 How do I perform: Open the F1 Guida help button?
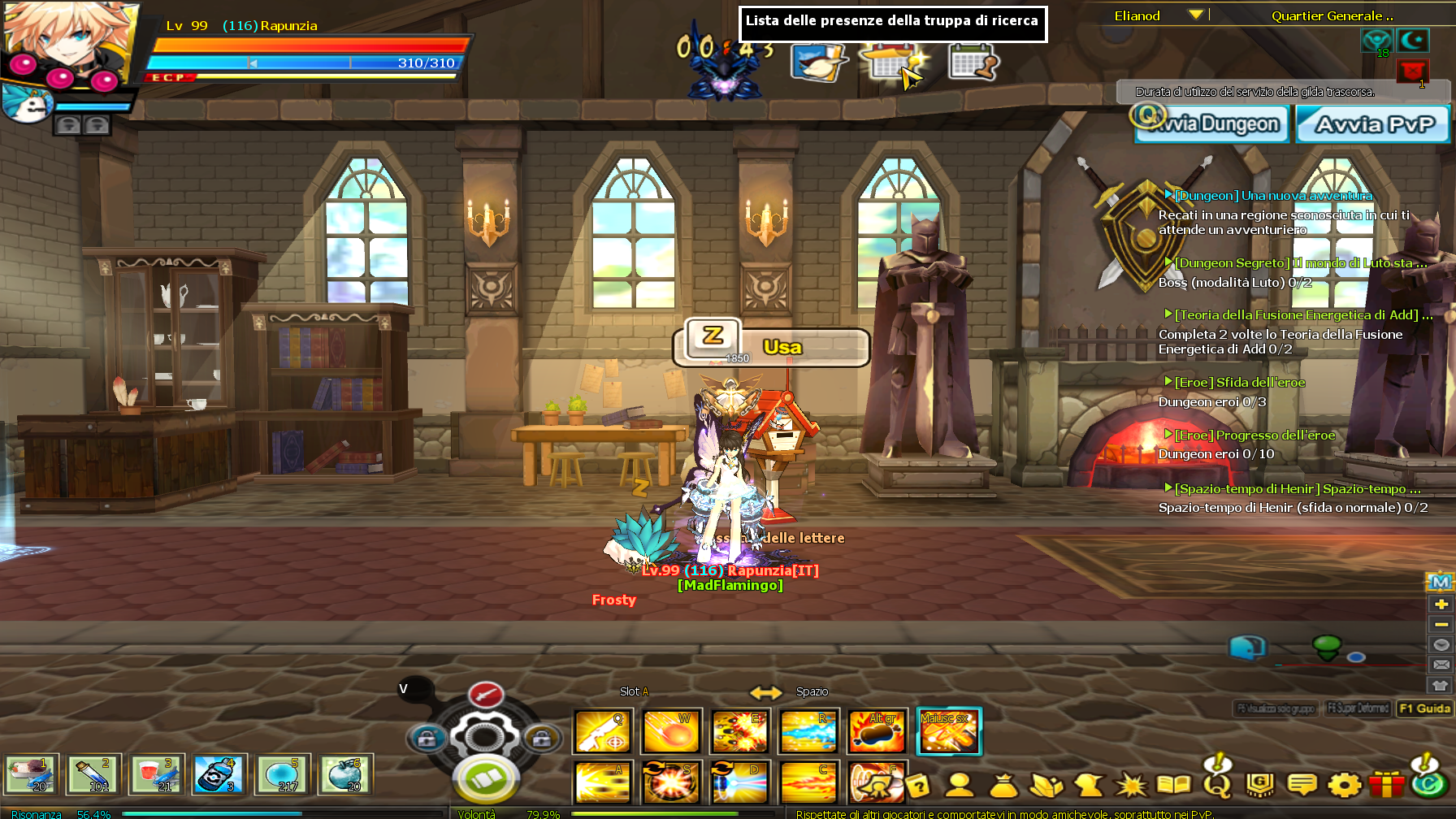point(1424,708)
